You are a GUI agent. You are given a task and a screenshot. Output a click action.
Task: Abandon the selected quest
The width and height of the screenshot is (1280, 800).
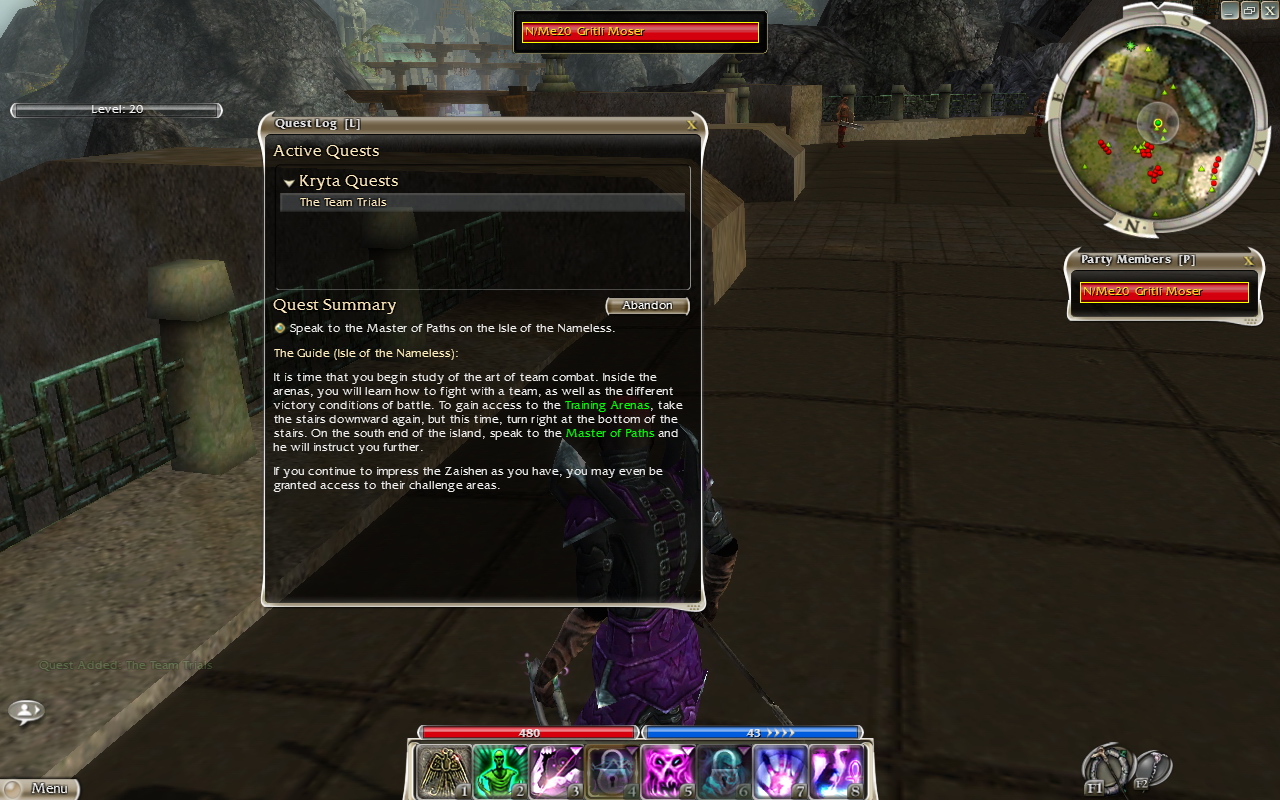(x=647, y=305)
